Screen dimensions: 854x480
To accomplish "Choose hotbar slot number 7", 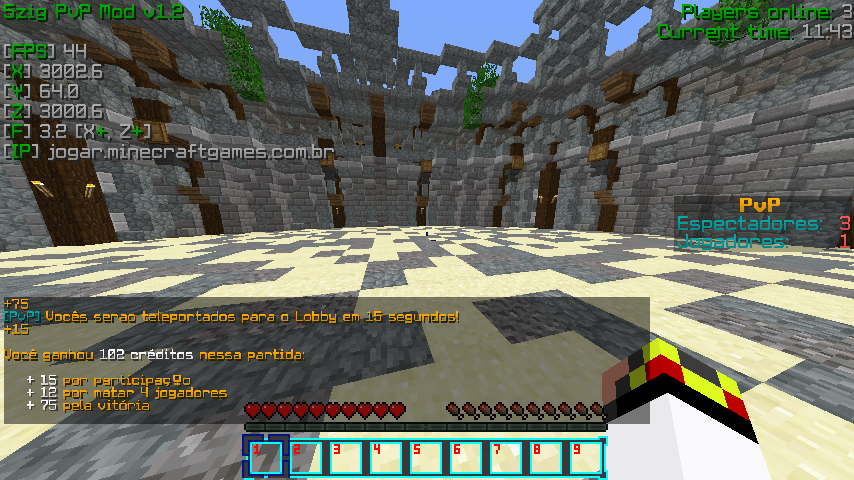I will pos(506,457).
